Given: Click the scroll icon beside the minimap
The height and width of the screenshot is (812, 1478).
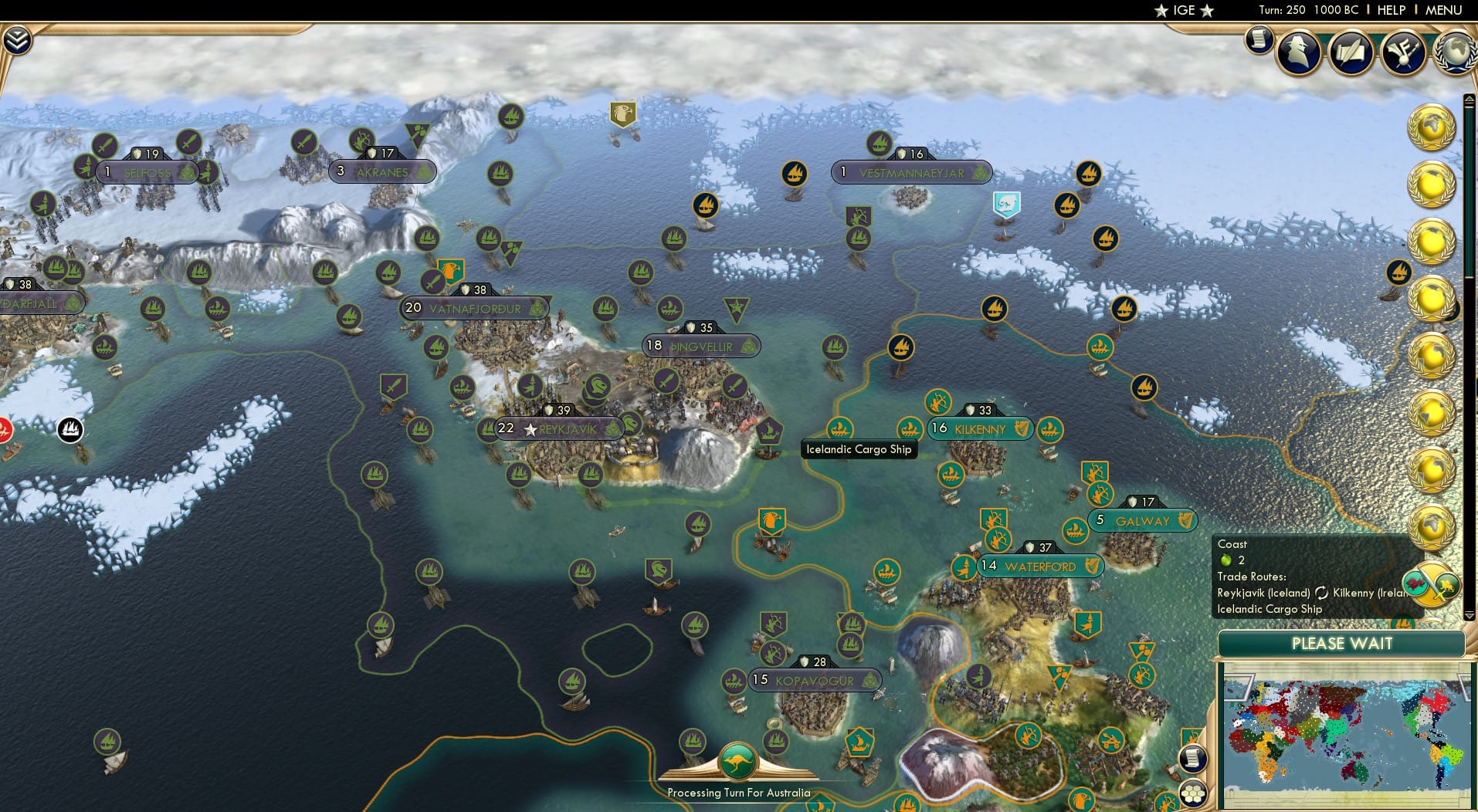Looking at the screenshot, I should [x=1193, y=757].
